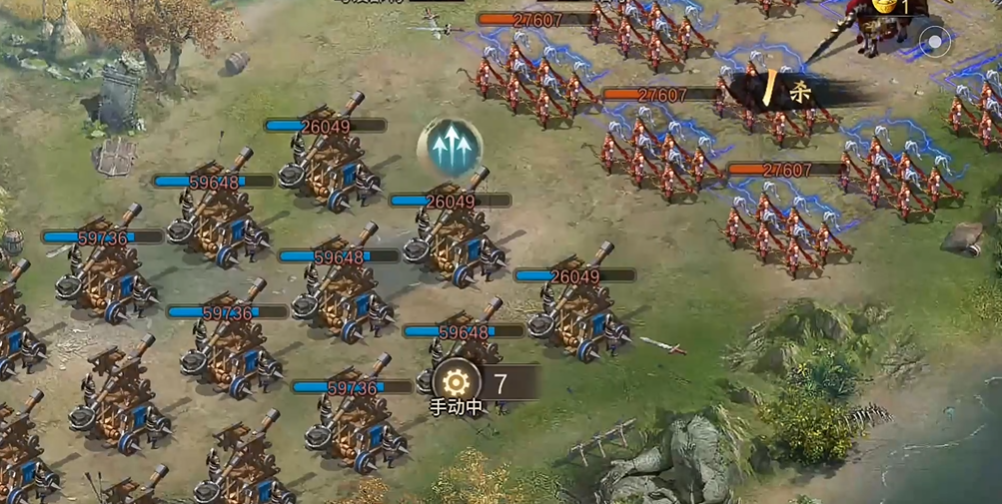
Task: Activate the triple-arrow skill icon
Action: click(450, 148)
